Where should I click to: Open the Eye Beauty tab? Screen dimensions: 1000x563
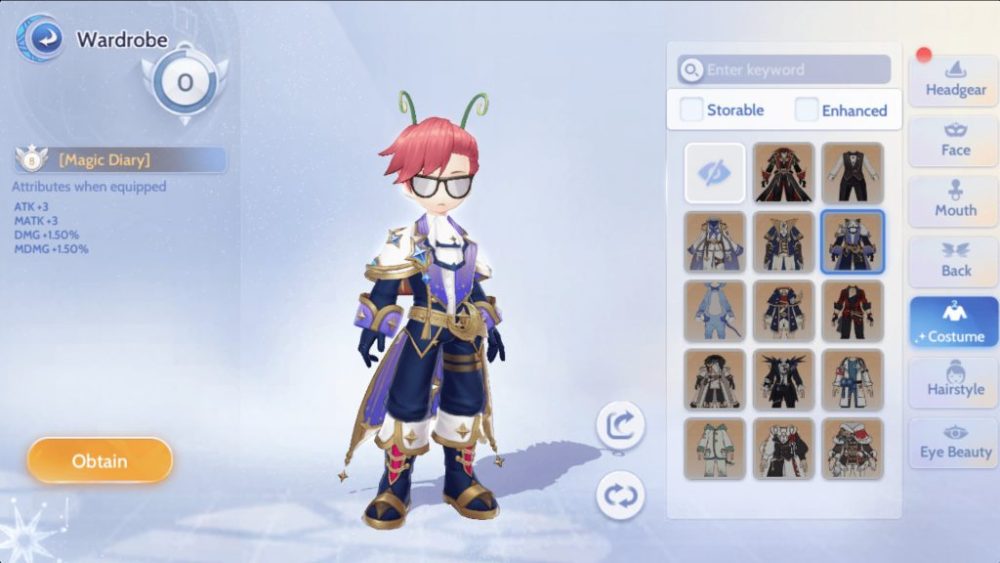[x=954, y=442]
